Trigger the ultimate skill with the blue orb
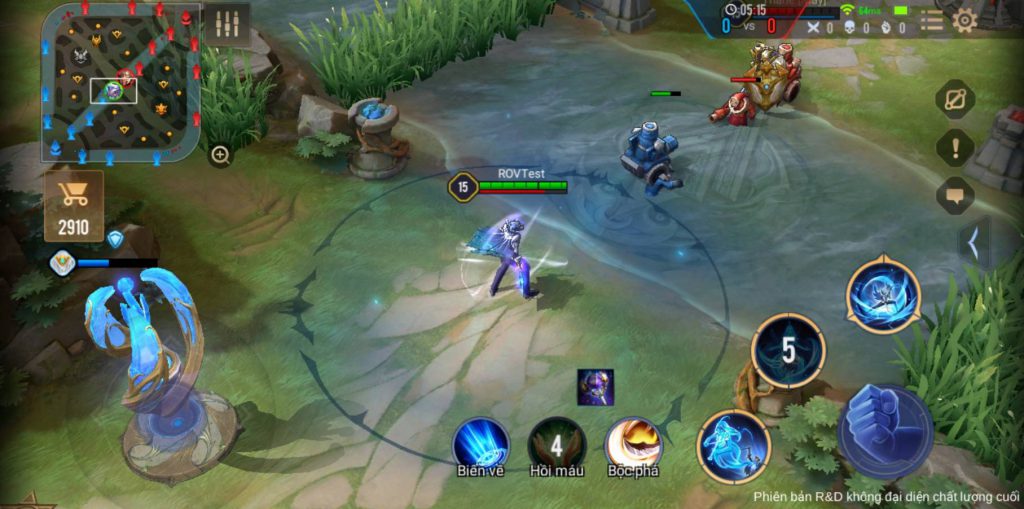Viewport: 1024px width, 509px height. pyautogui.click(x=883, y=295)
